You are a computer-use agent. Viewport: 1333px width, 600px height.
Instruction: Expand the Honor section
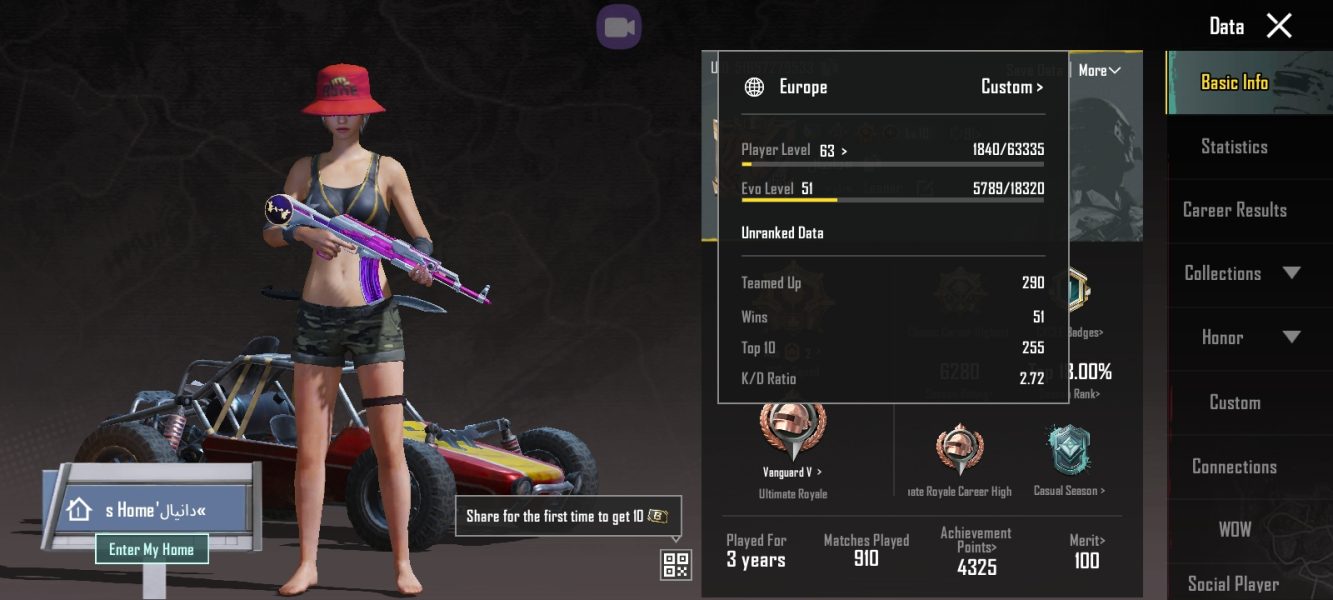click(x=1242, y=337)
